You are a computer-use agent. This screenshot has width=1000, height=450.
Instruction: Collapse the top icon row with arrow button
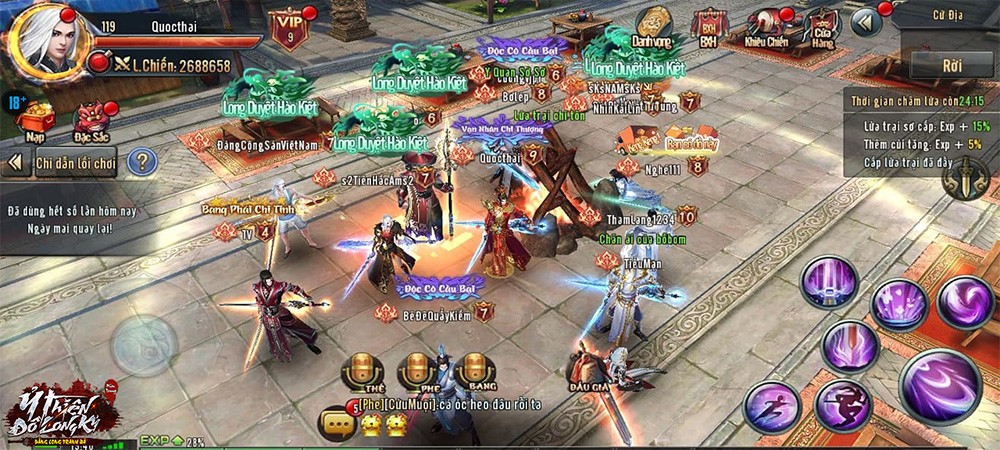pyautogui.click(x=865, y=22)
